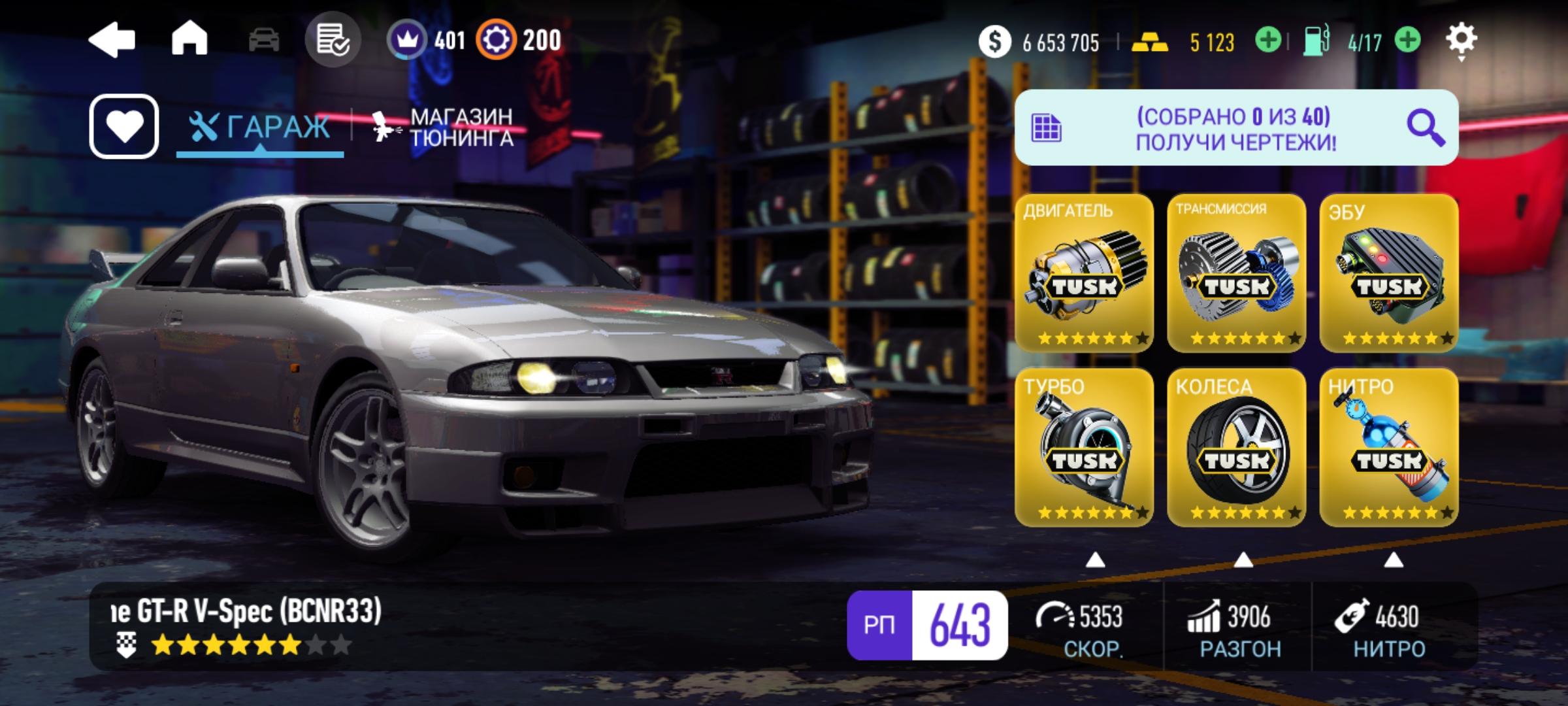Select the Трансмиссия gearbox part

(x=1236, y=273)
